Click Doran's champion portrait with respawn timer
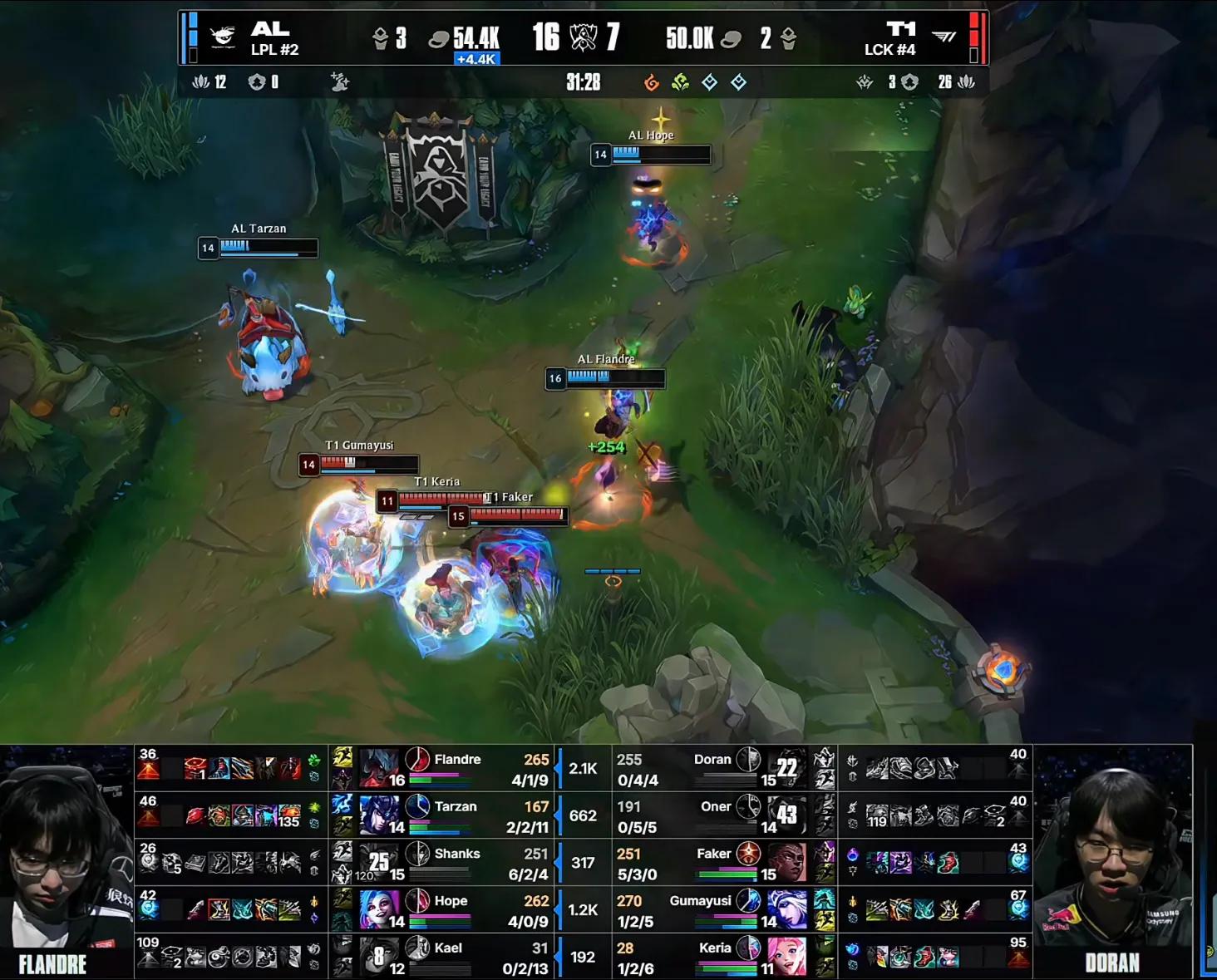This screenshot has height=980, width=1217. 786,767
